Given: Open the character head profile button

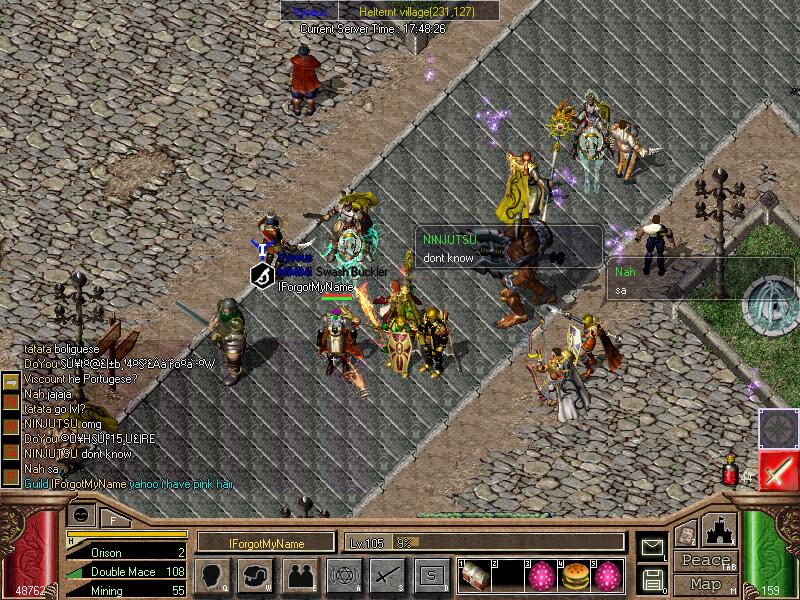Looking at the screenshot, I should click(210, 575).
